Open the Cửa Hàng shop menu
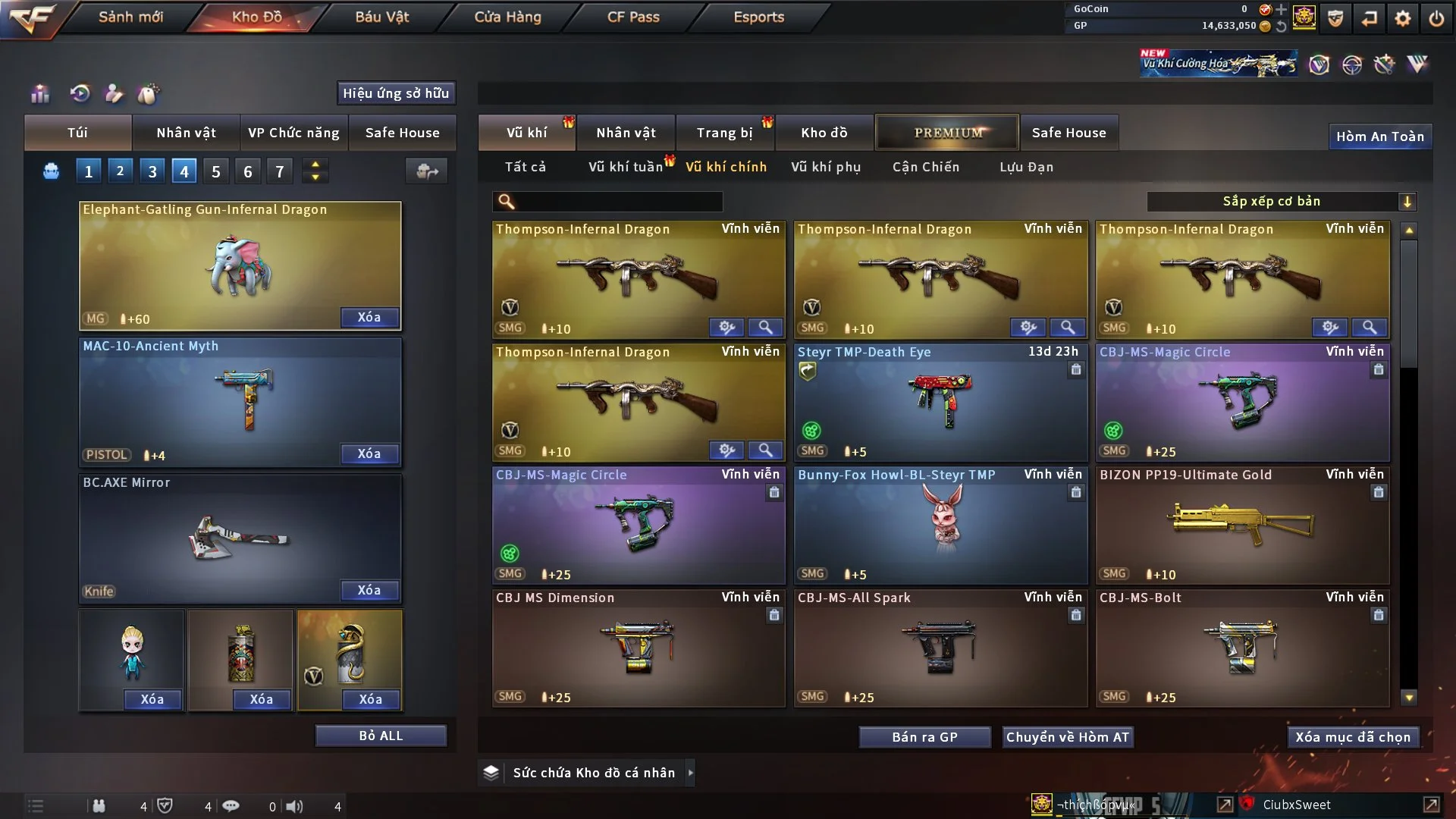Image resolution: width=1456 pixels, height=819 pixels. 507,17
